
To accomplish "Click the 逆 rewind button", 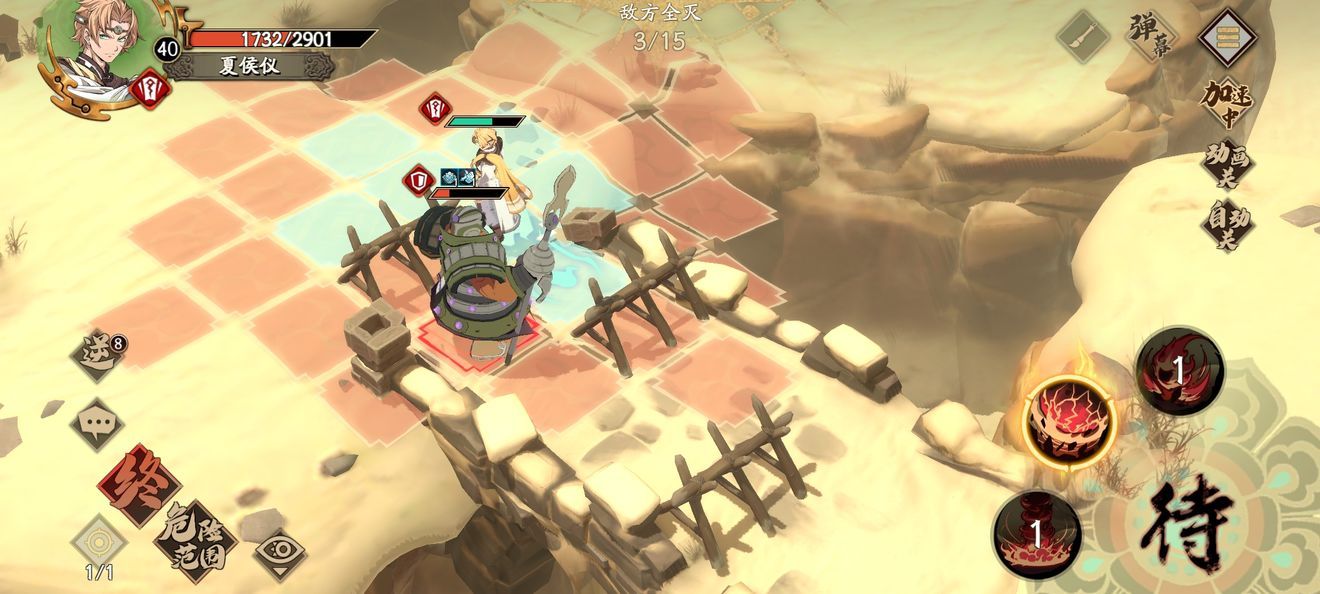I will [x=97, y=352].
